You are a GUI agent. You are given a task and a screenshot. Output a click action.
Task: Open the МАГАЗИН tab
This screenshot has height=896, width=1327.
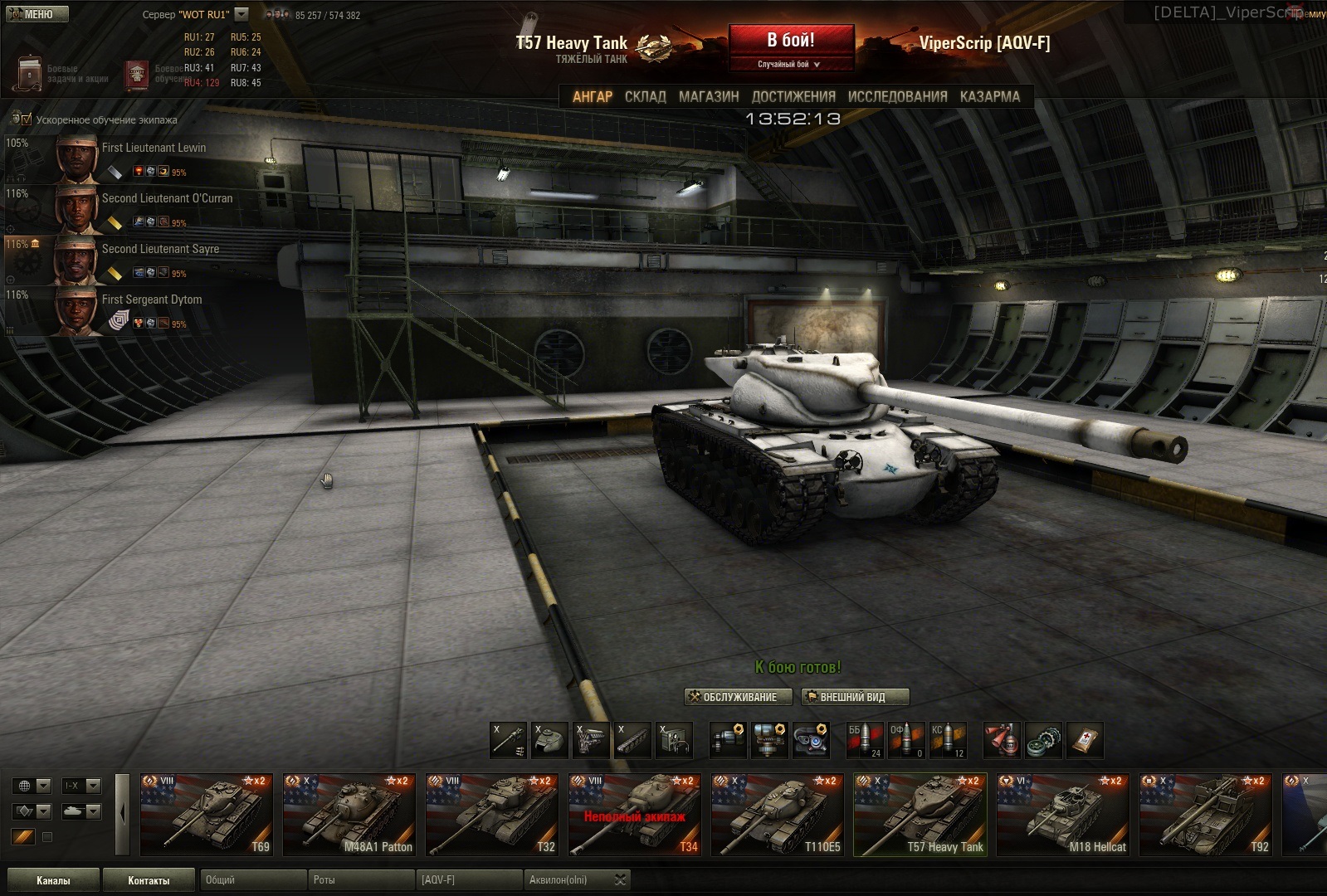pyautogui.click(x=709, y=96)
